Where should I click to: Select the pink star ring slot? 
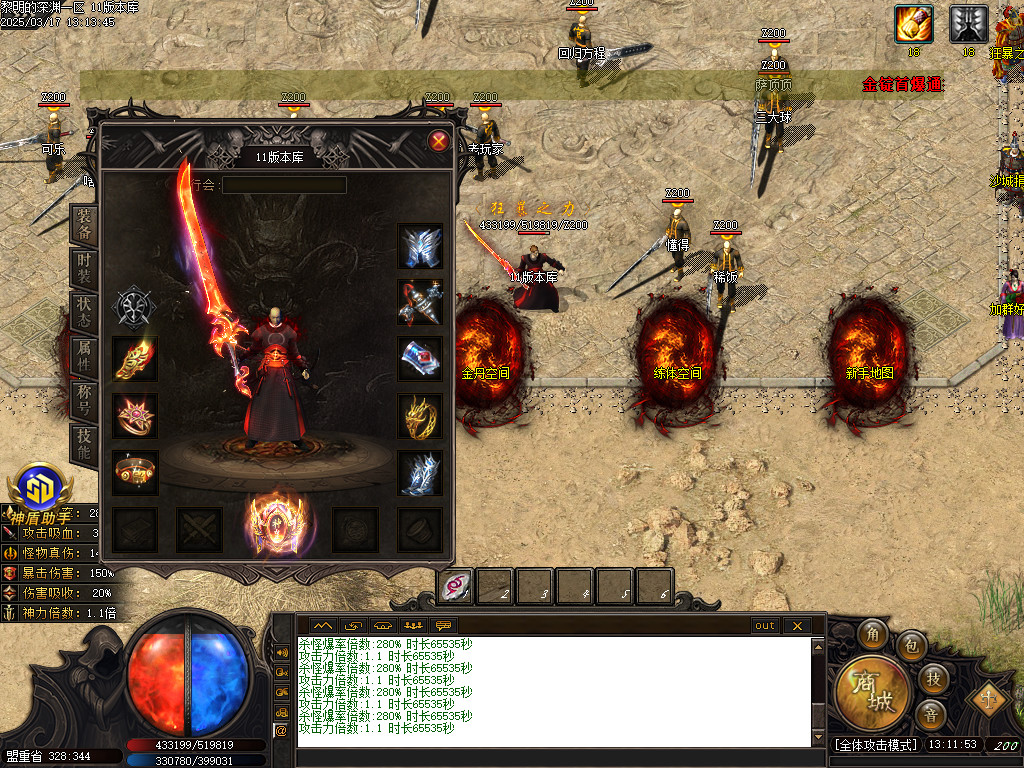134,415
